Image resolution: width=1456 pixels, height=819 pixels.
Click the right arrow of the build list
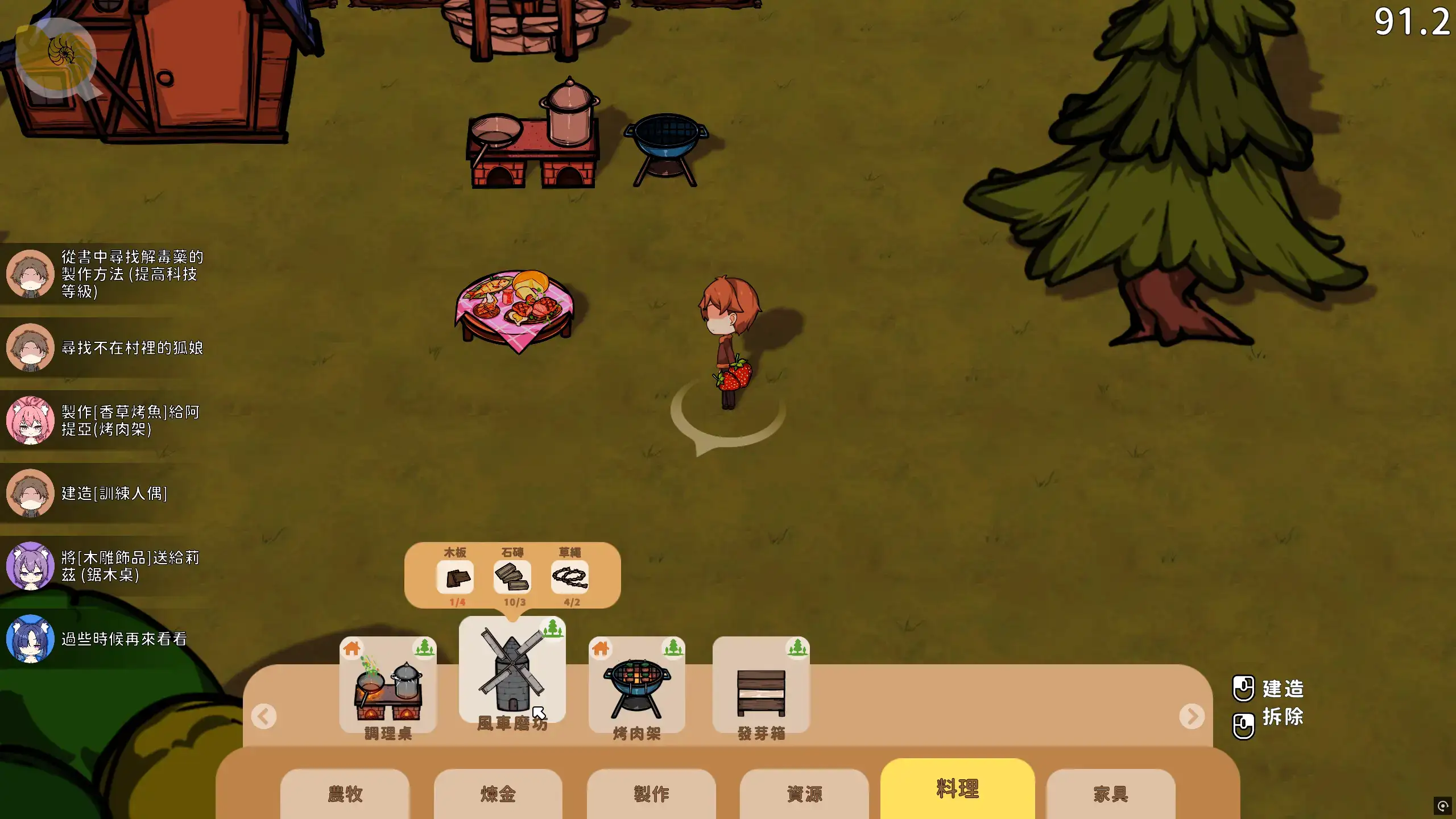(1192, 716)
